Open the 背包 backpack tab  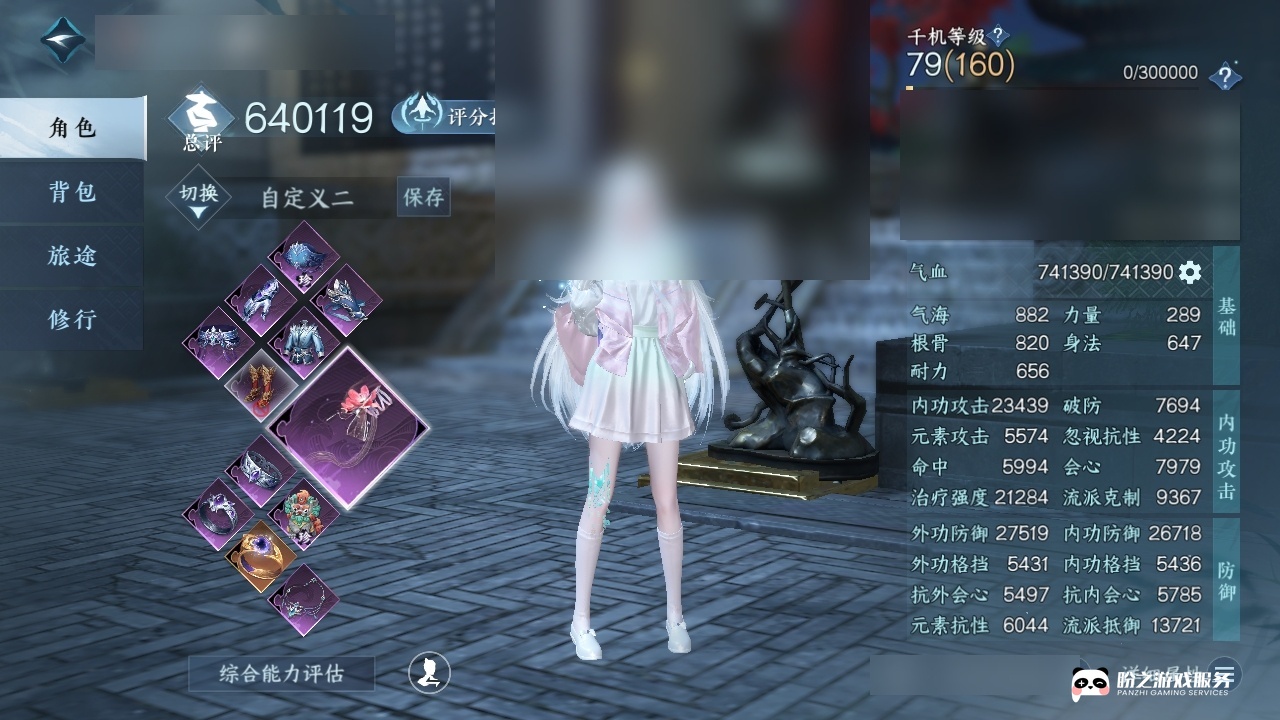click(x=72, y=192)
